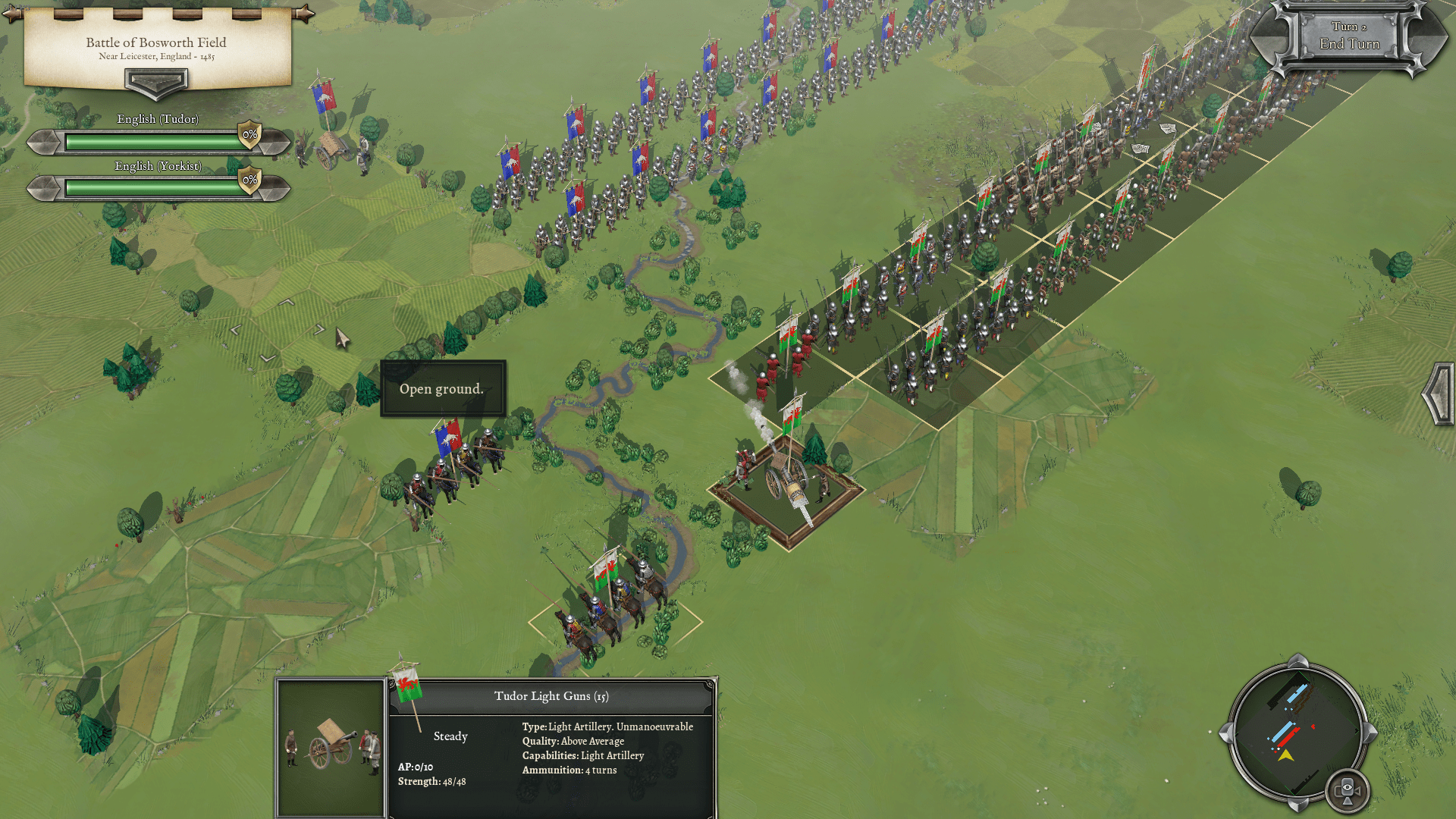Open the side panel arrow tab
Screen dimensions: 1456x819
[x=1439, y=394]
